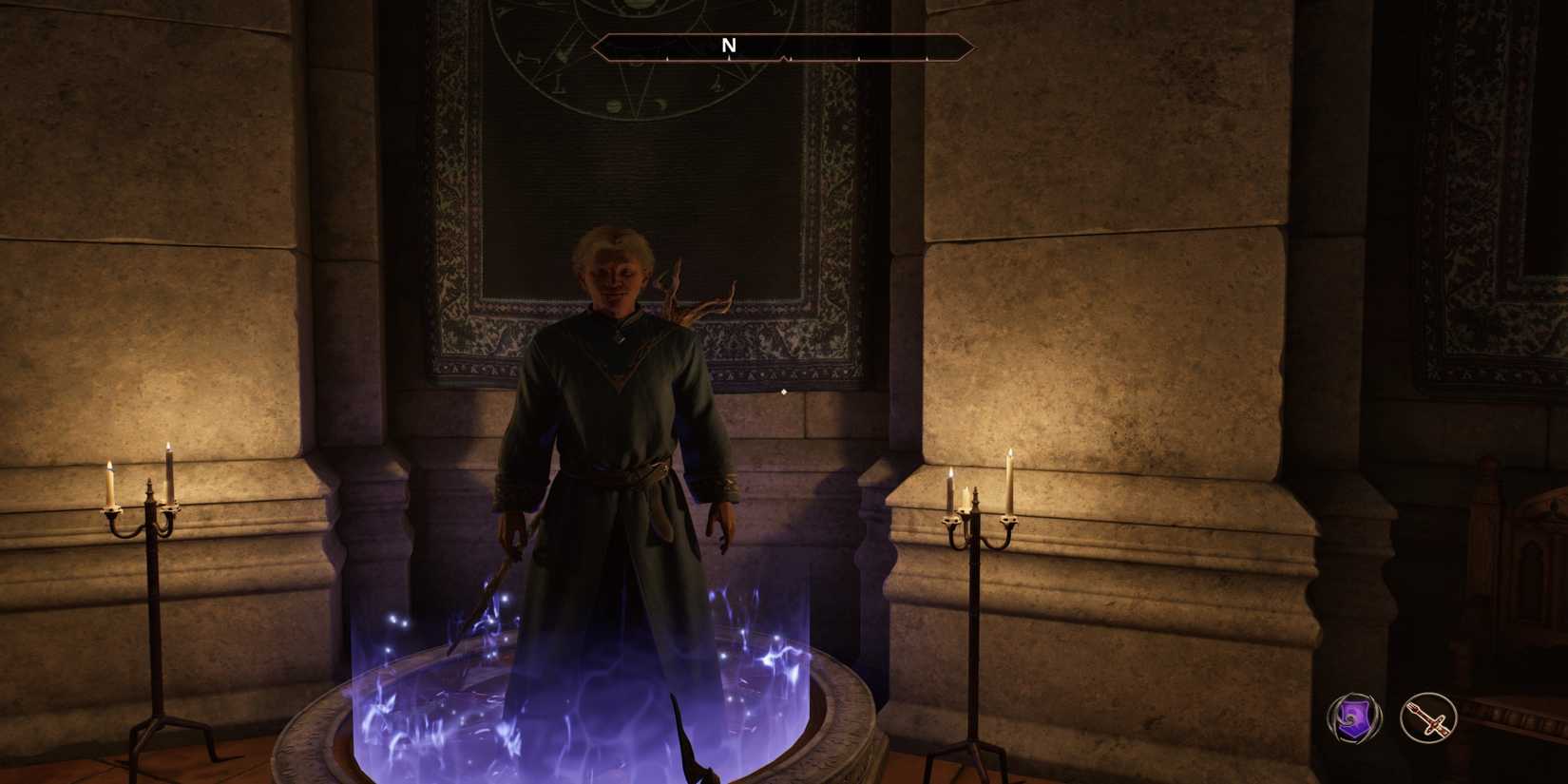
Task: Click the N marker on the compass
Action: pyautogui.click(x=730, y=44)
